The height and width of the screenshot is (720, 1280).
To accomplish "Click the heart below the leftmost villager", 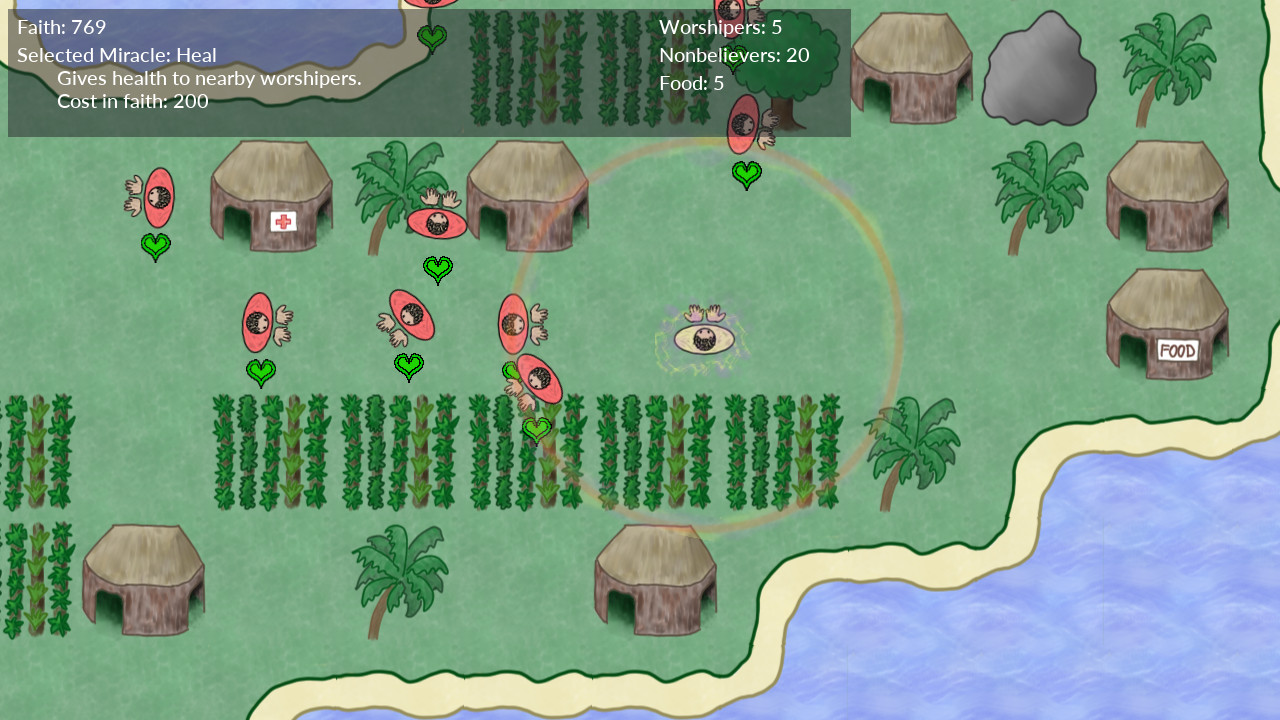I will pyautogui.click(x=155, y=246).
